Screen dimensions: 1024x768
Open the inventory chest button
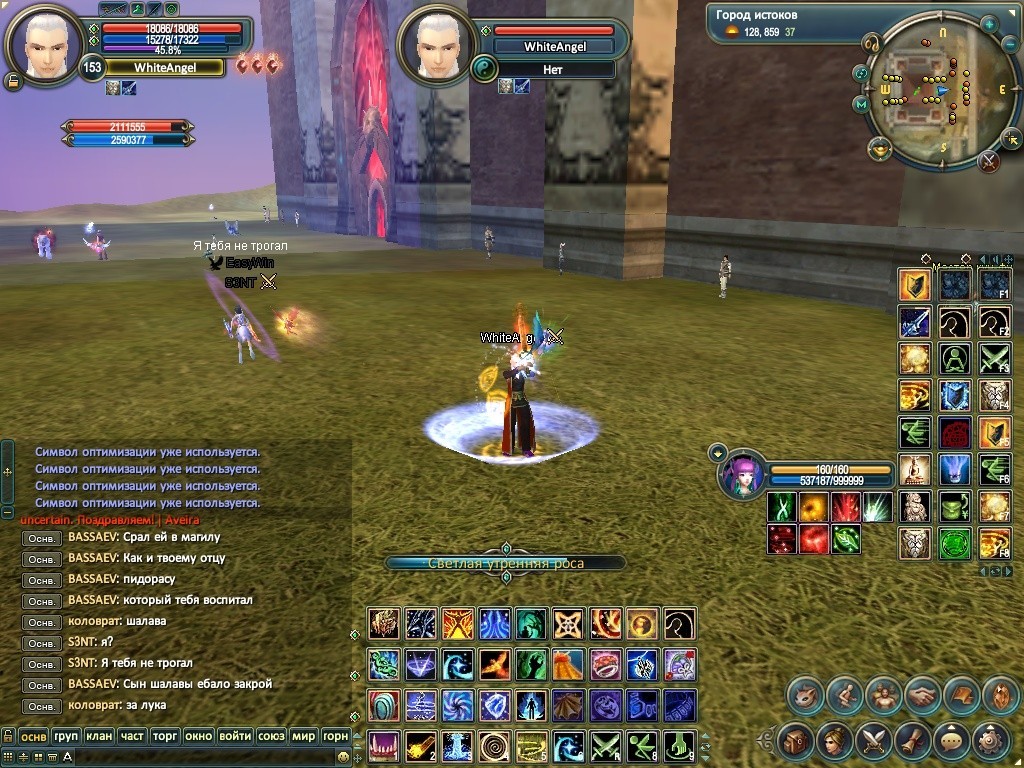point(796,741)
